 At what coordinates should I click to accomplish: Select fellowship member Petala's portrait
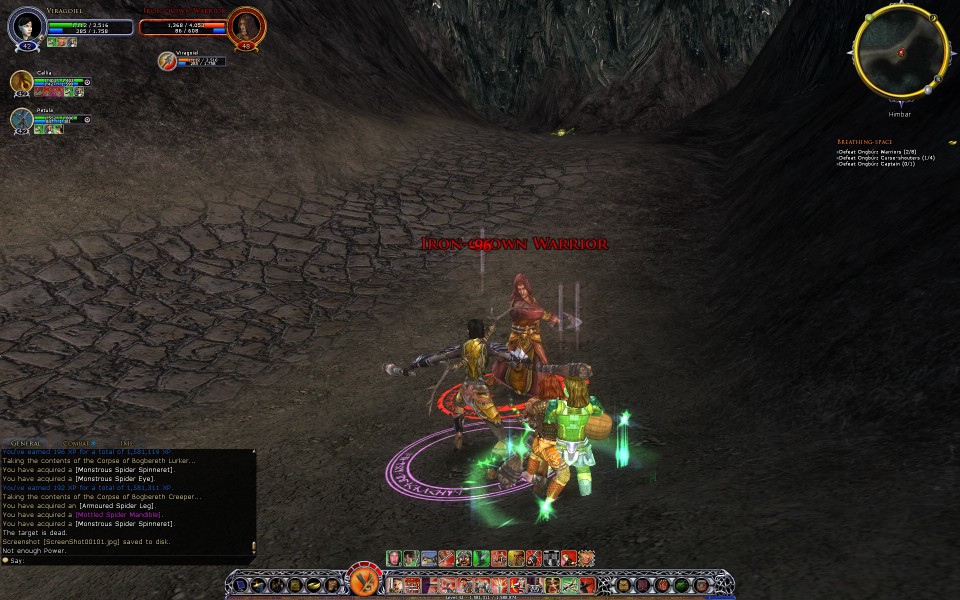[x=22, y=119]
